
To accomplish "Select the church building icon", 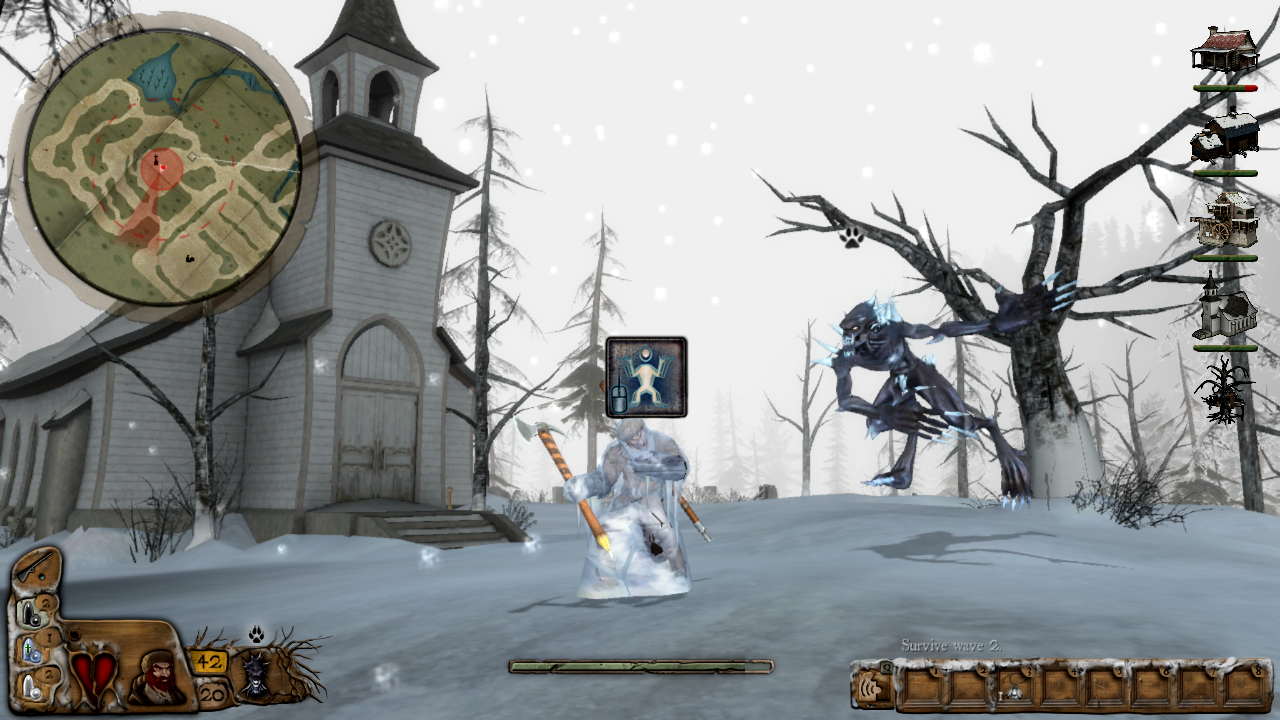I will click(x=1224, y=308).
